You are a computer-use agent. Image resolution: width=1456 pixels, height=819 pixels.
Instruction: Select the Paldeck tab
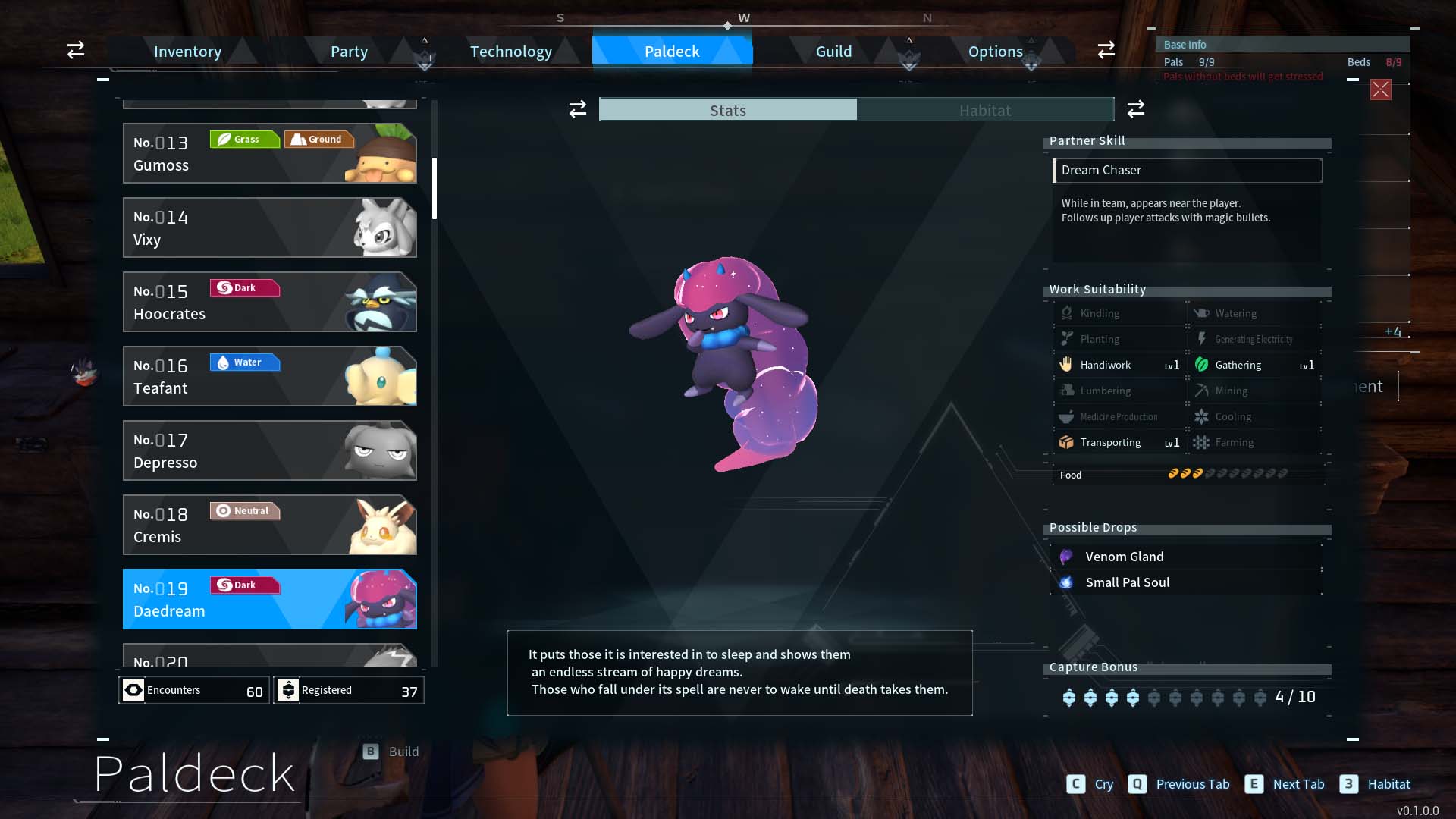click(672, 52)
